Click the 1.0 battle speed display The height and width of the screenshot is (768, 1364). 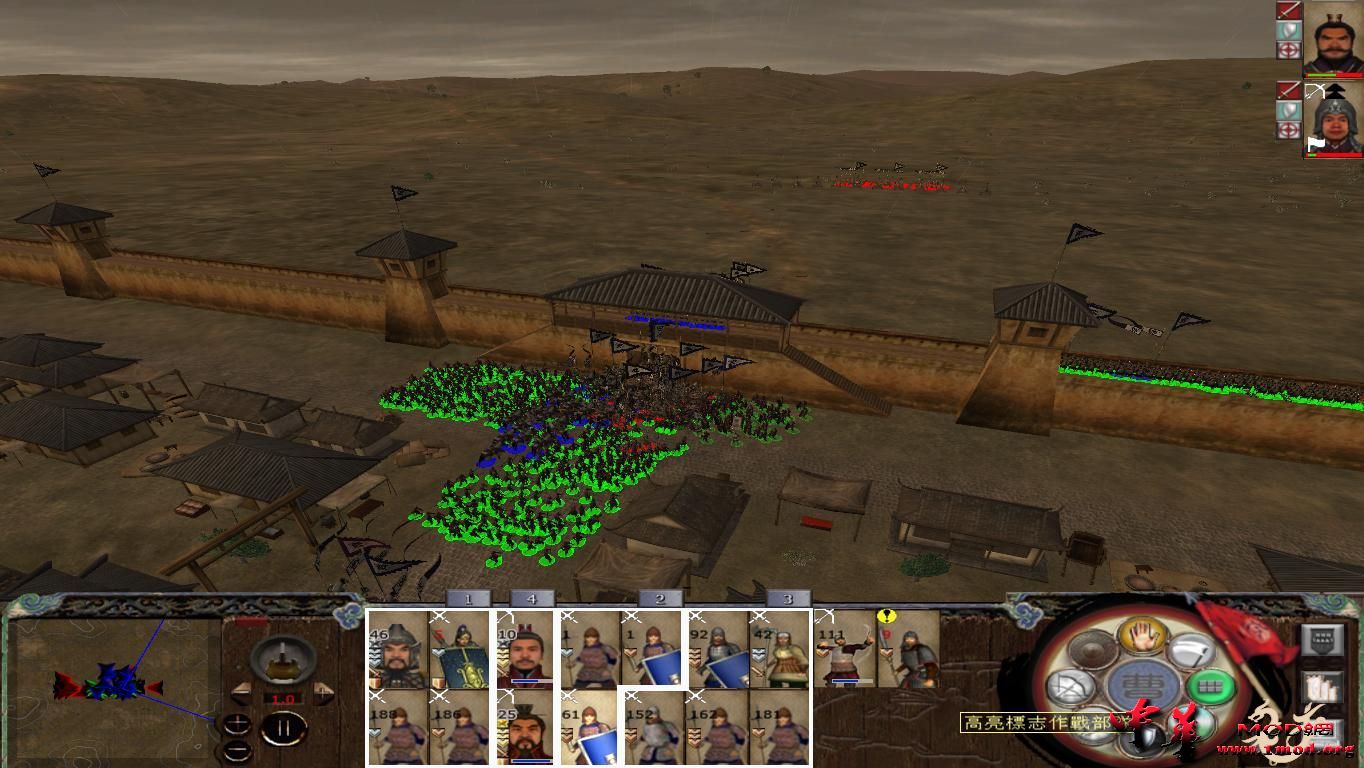point(282,698)
